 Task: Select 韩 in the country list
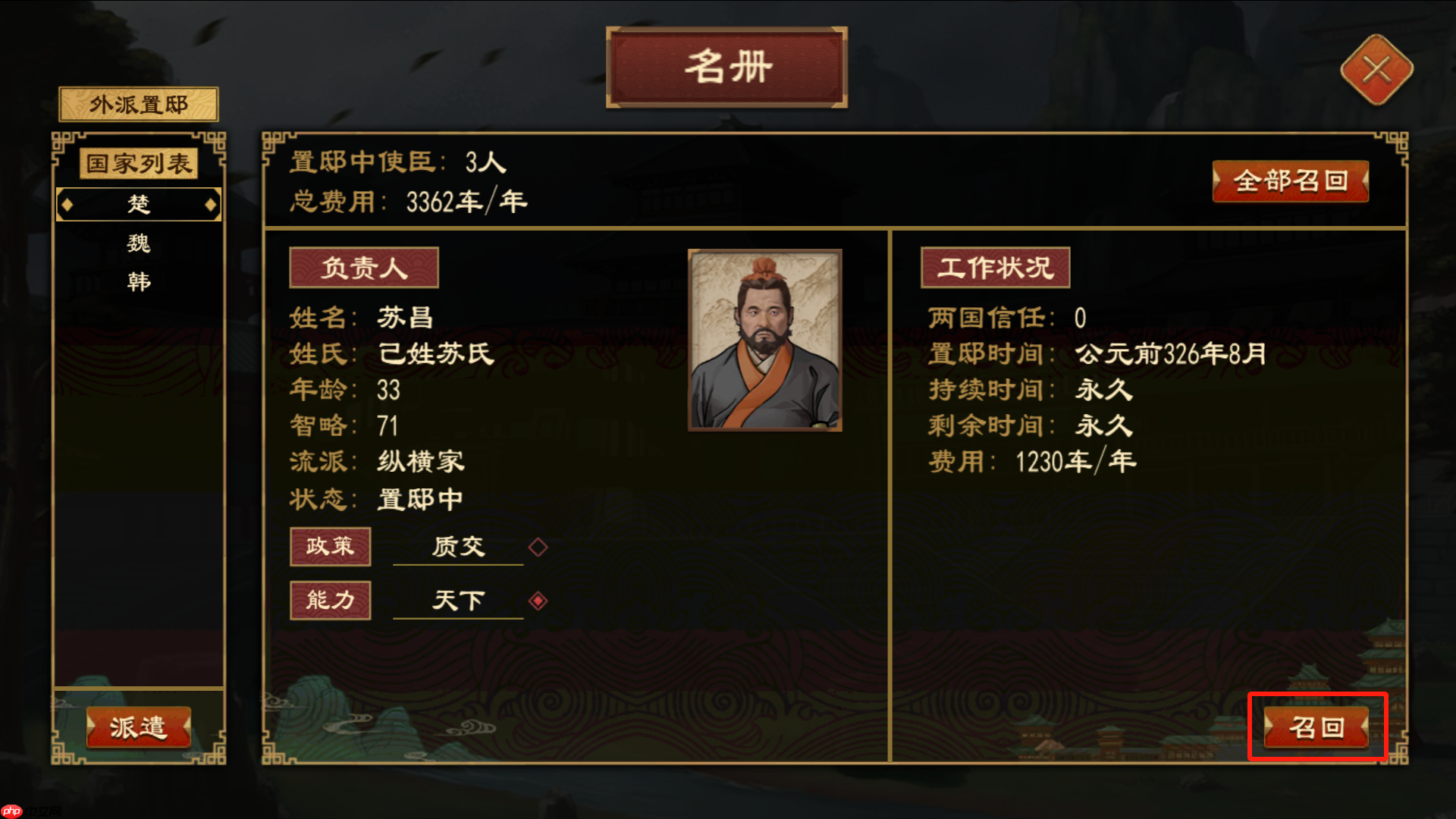(x=137, y=281)
